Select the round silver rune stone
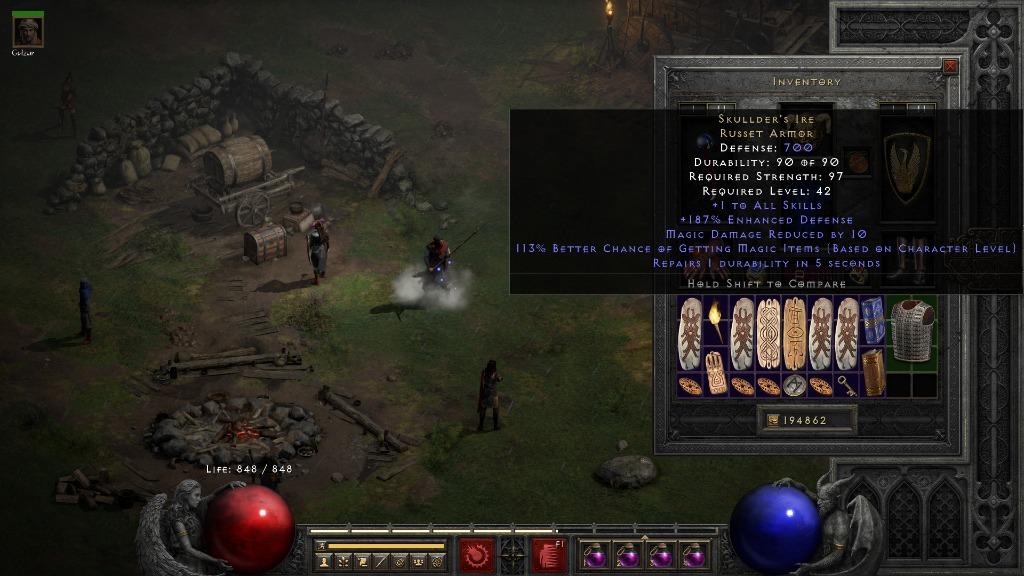Image resolution: width=1024 pixels, height=576 pixels. [x=794, y=386]
